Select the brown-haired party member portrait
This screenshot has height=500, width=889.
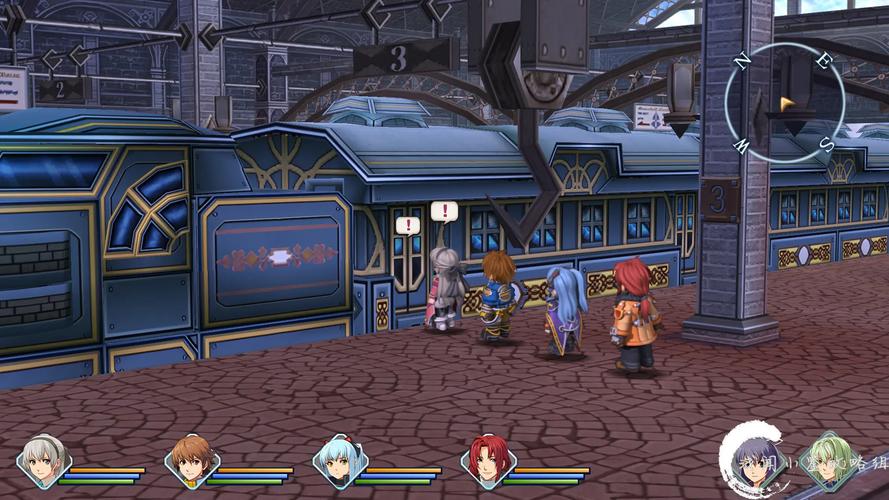point(191,462)
